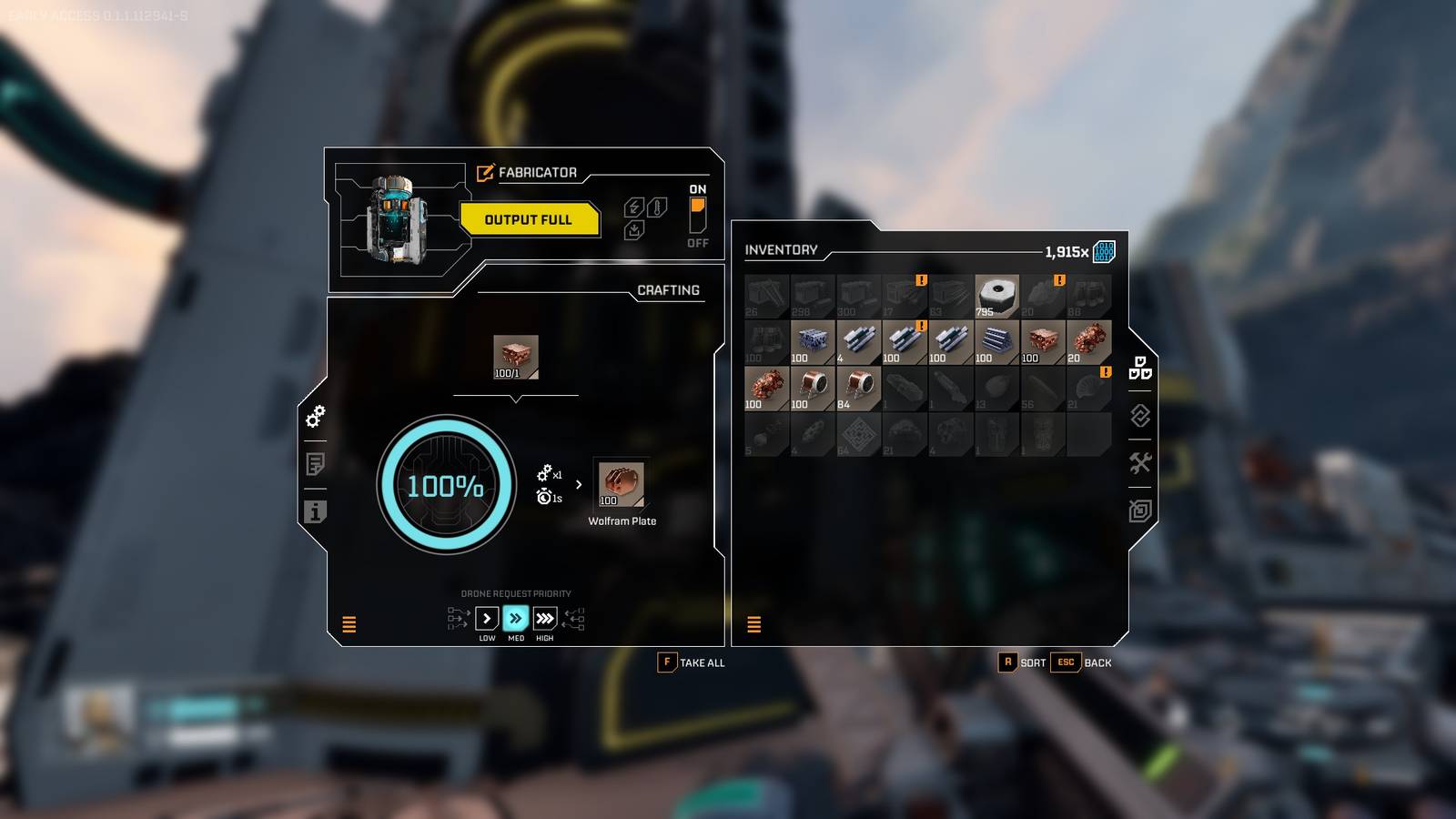
Task: Click the power lightning status icon
Action: (x=632, y=206)
